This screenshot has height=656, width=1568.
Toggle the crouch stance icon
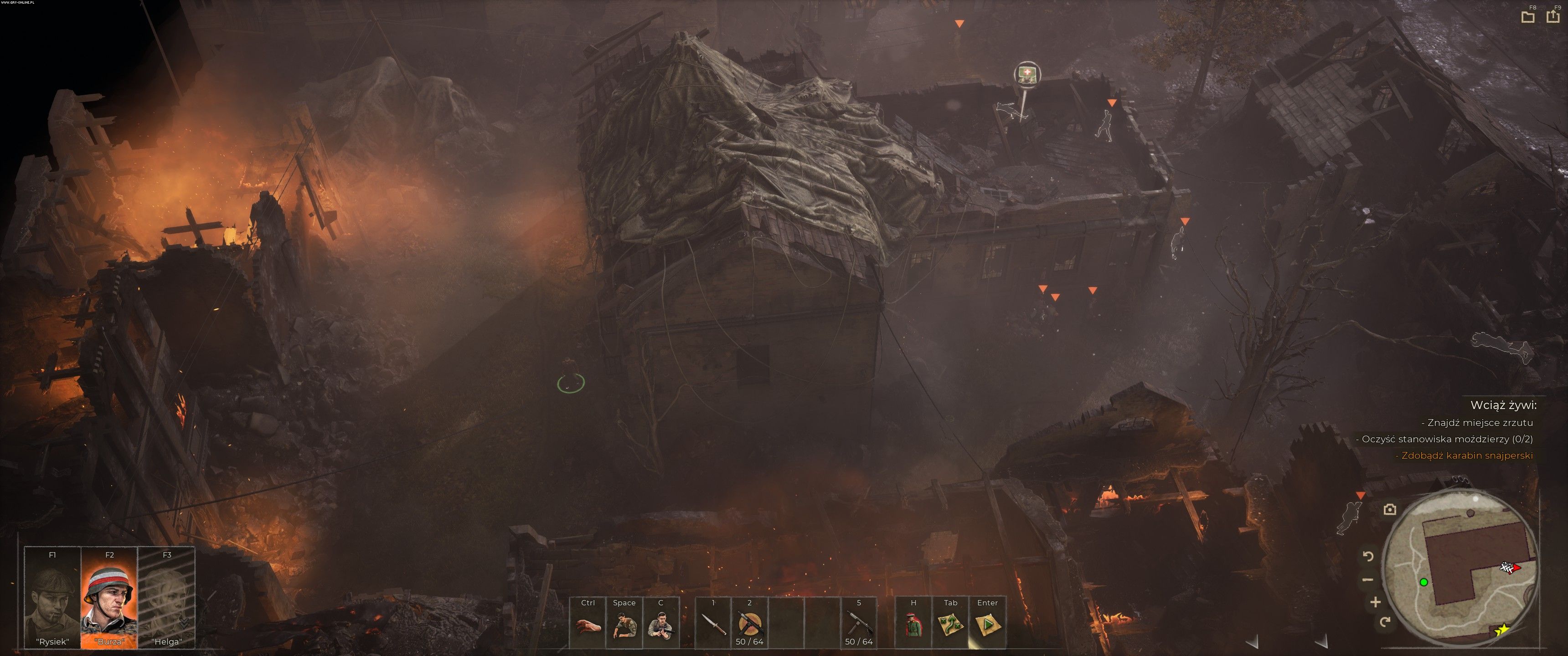[624, 625]
